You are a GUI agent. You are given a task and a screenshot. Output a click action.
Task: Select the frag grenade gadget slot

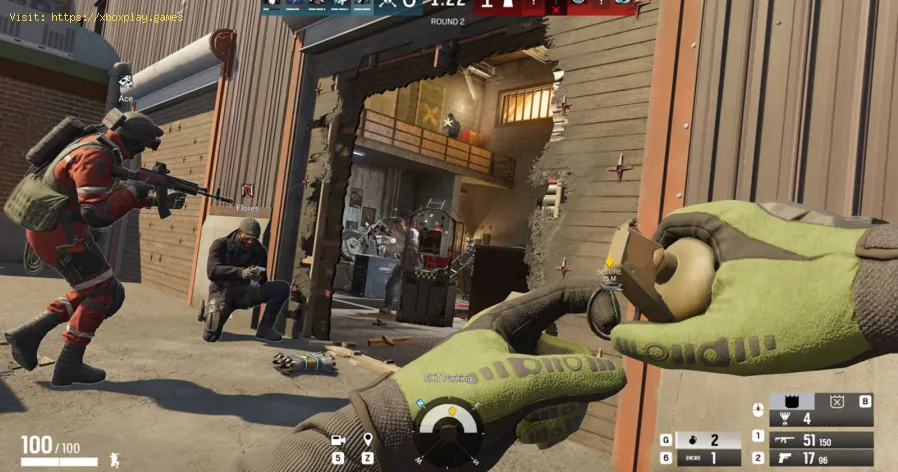pos(708,440)
